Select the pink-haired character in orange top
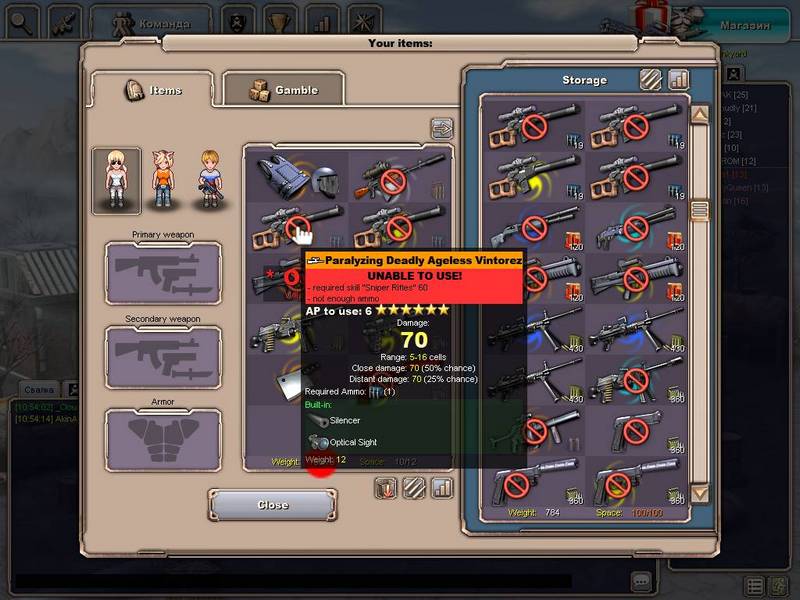Viewport: 800px width, 600px height. [163, 180]
